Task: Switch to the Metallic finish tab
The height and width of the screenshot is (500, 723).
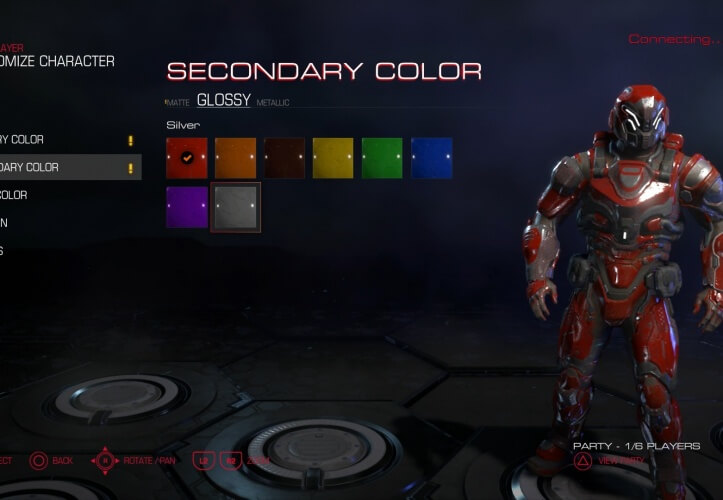Action: [x=273, y=103]
